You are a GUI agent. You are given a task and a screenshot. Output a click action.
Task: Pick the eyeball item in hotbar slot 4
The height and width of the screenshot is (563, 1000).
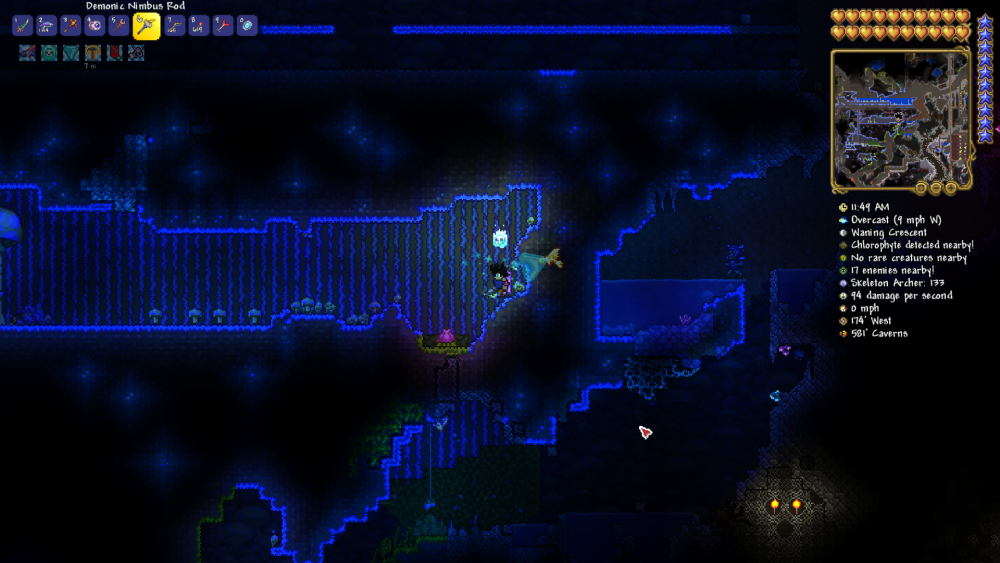pos(95,25)
